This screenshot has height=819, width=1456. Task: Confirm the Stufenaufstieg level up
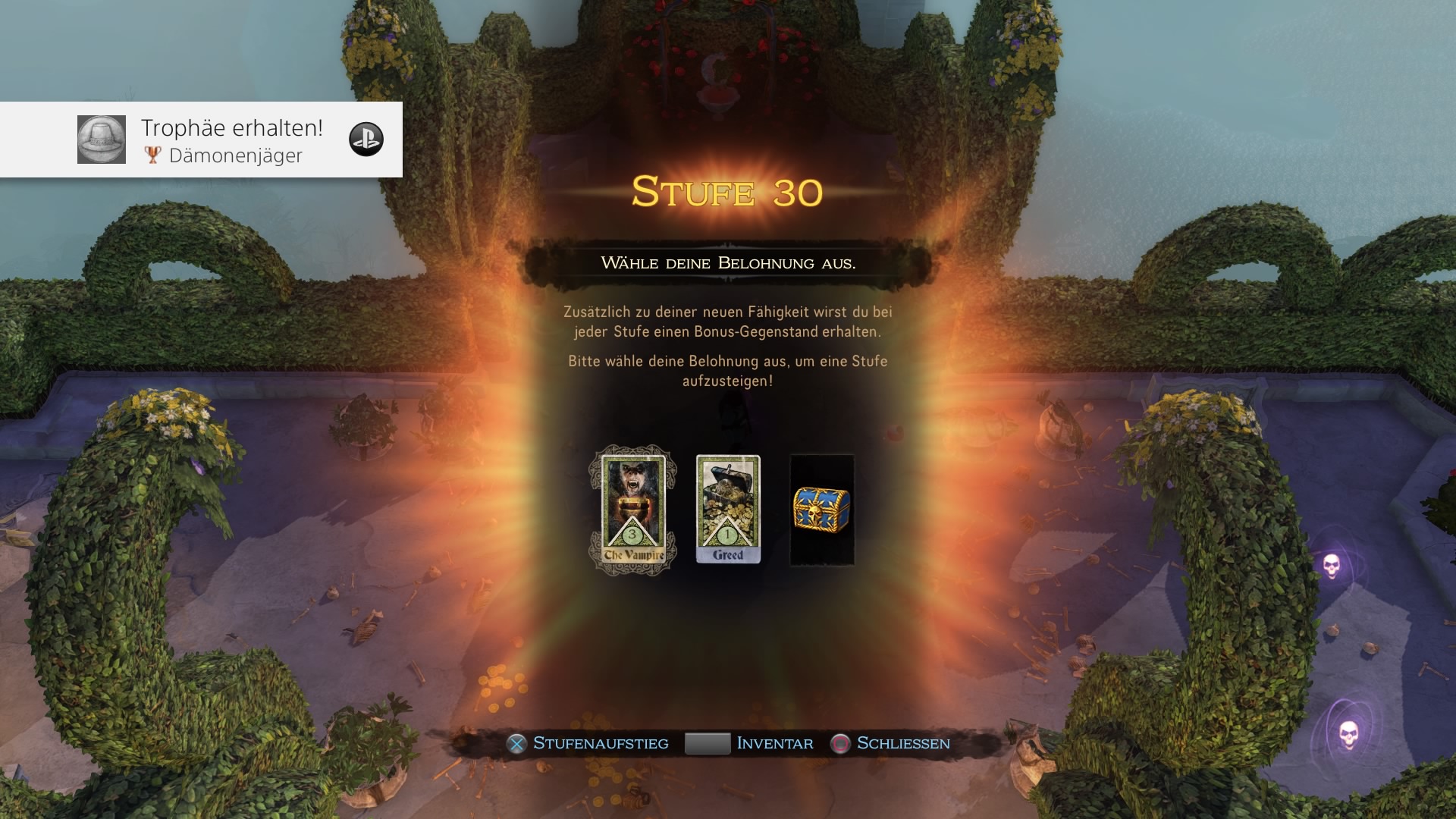[x=588, y=743]
